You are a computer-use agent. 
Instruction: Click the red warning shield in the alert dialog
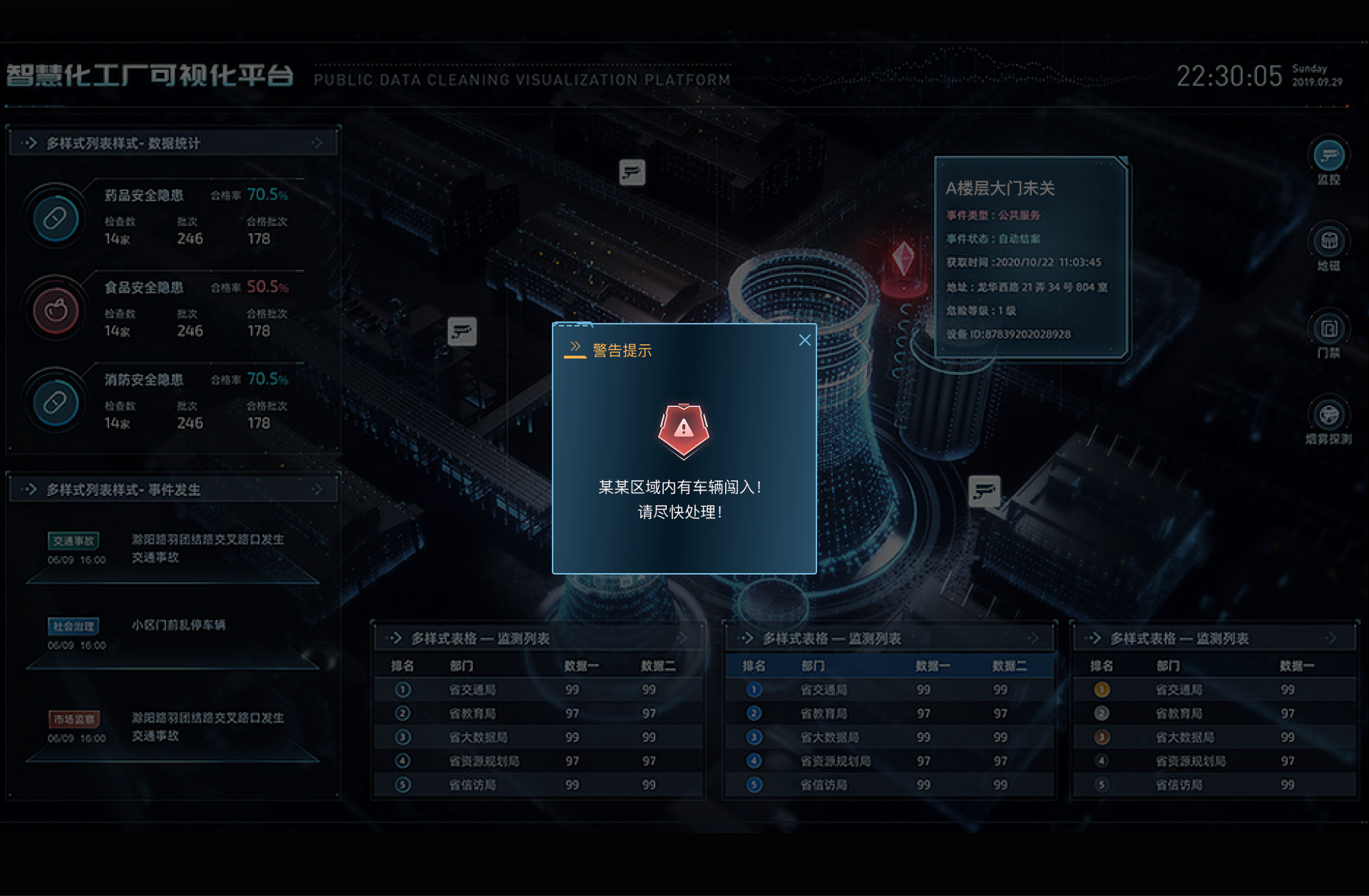pyautogui.click(x=683, y=429)
